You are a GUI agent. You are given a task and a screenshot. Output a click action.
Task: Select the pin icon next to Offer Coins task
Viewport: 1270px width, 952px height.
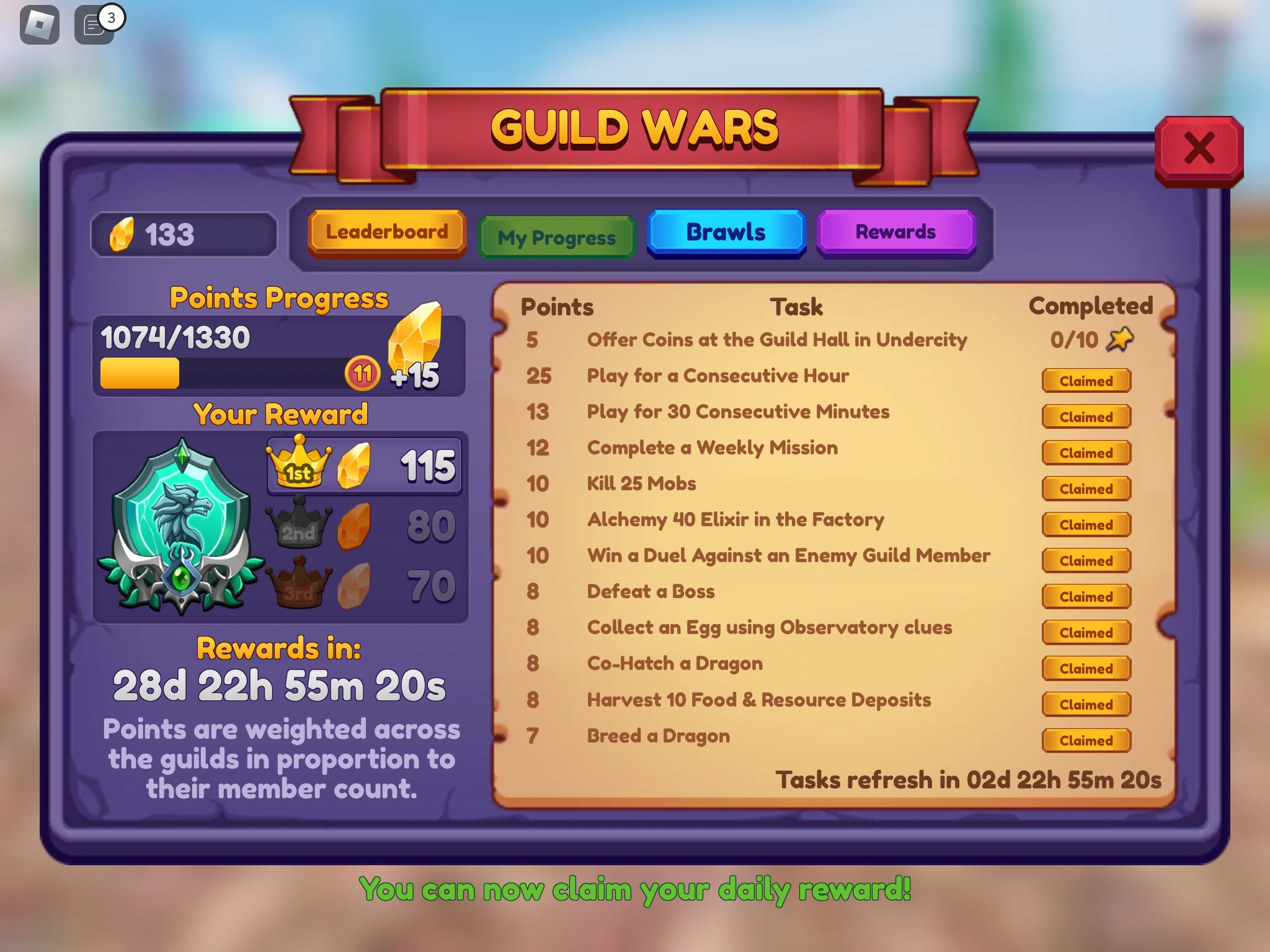pyautogui.click(x=1120, y=339)
